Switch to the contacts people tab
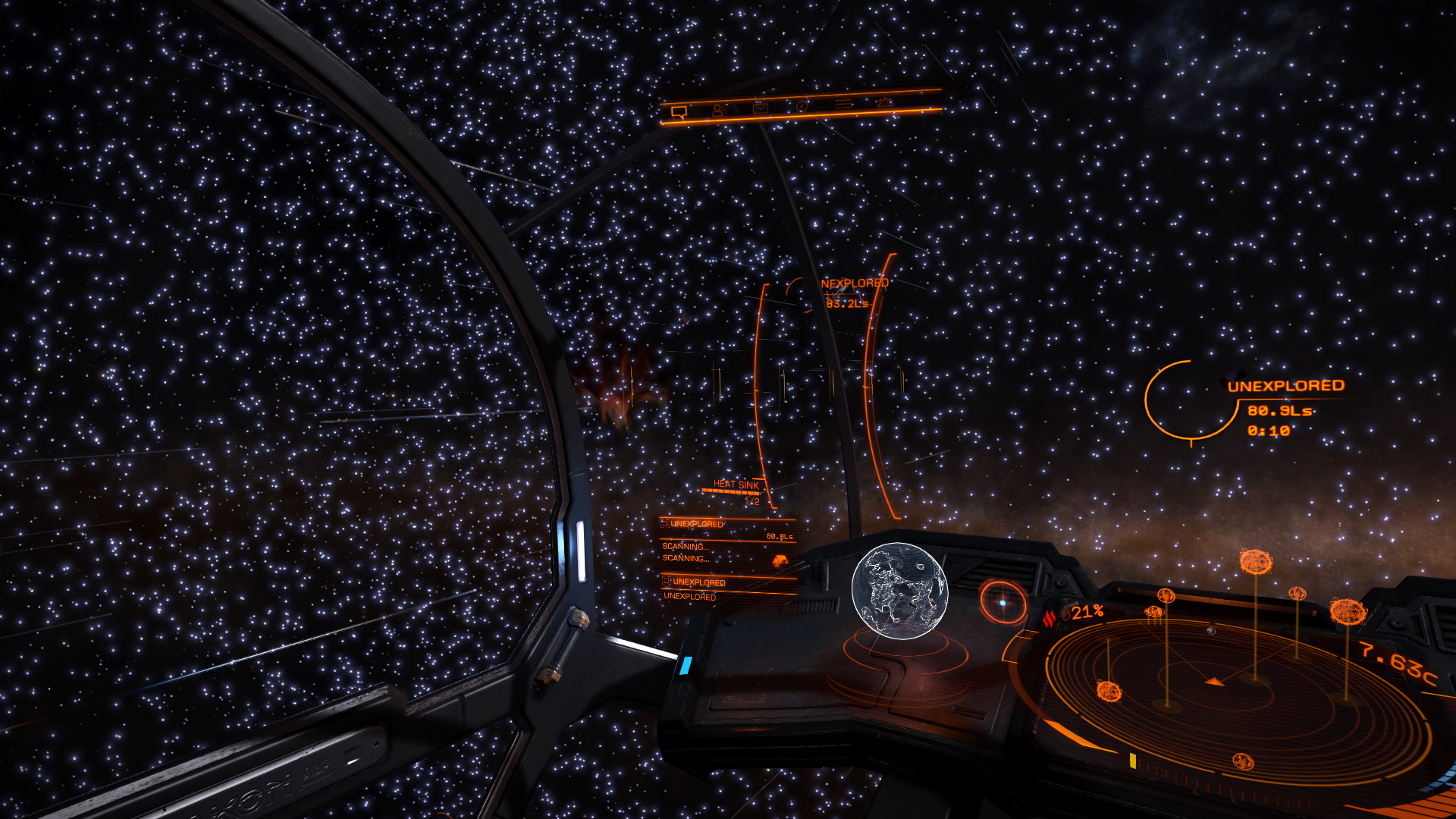The height and width of the screenshot is (819, 1456). [719, 110]
